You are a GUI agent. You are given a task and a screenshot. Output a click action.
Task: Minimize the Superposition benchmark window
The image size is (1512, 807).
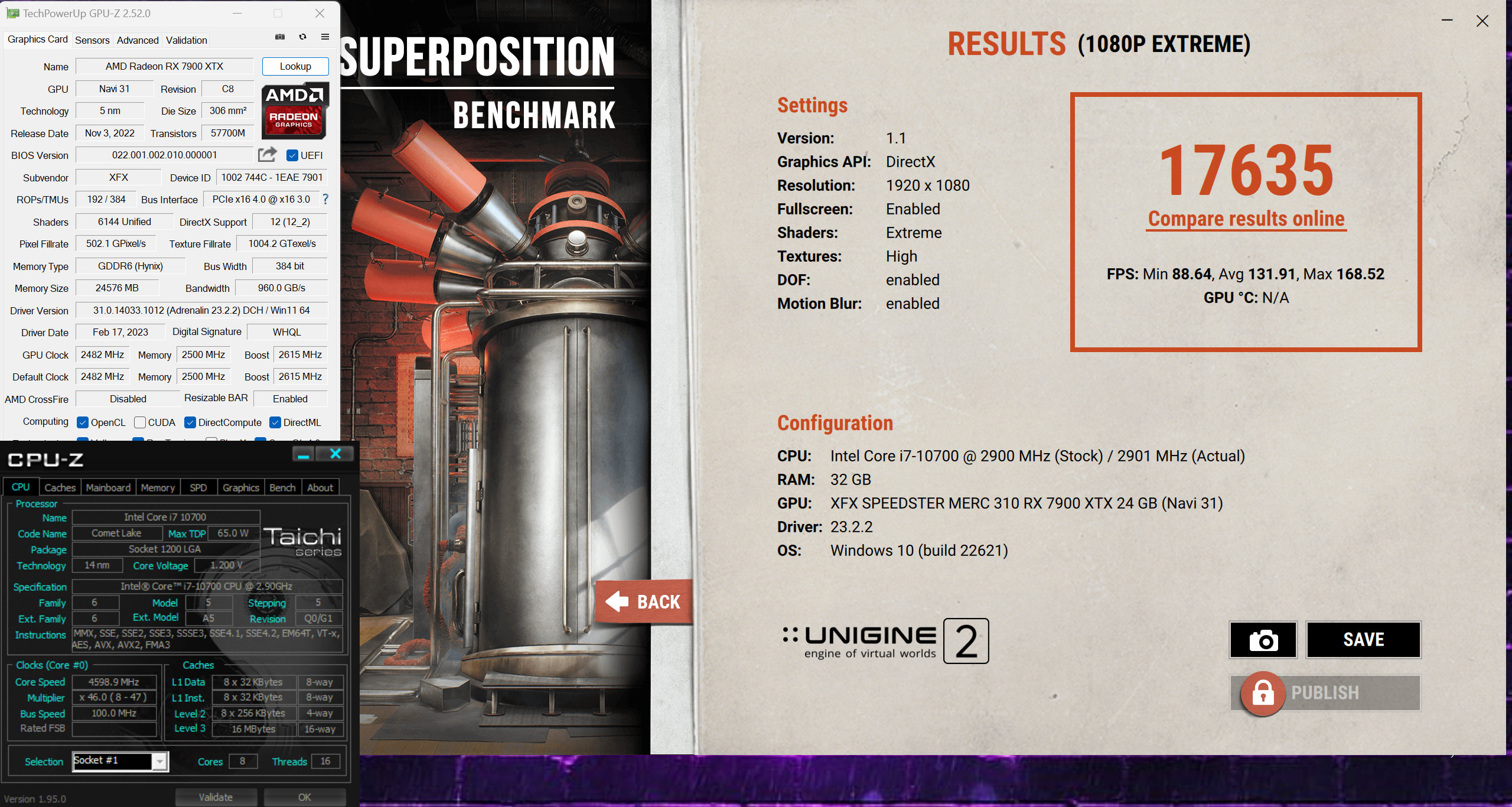coord(1447,21)
